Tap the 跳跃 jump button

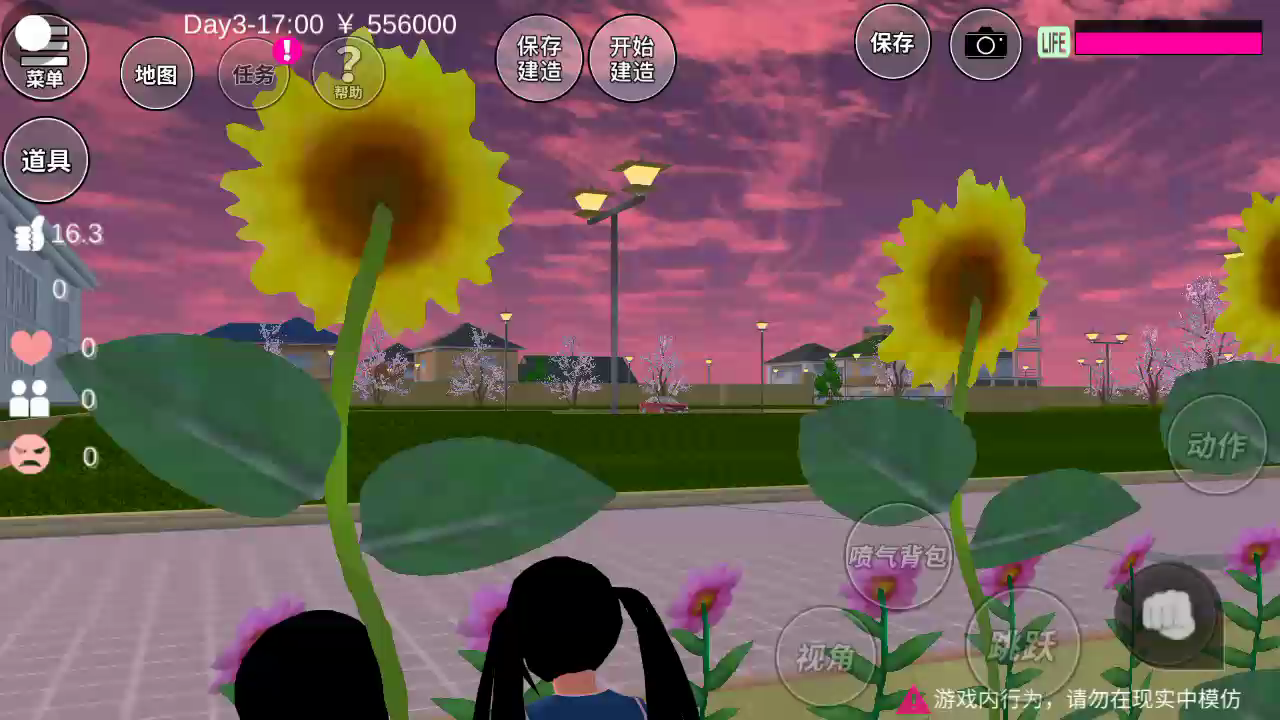coord(1023,645)
